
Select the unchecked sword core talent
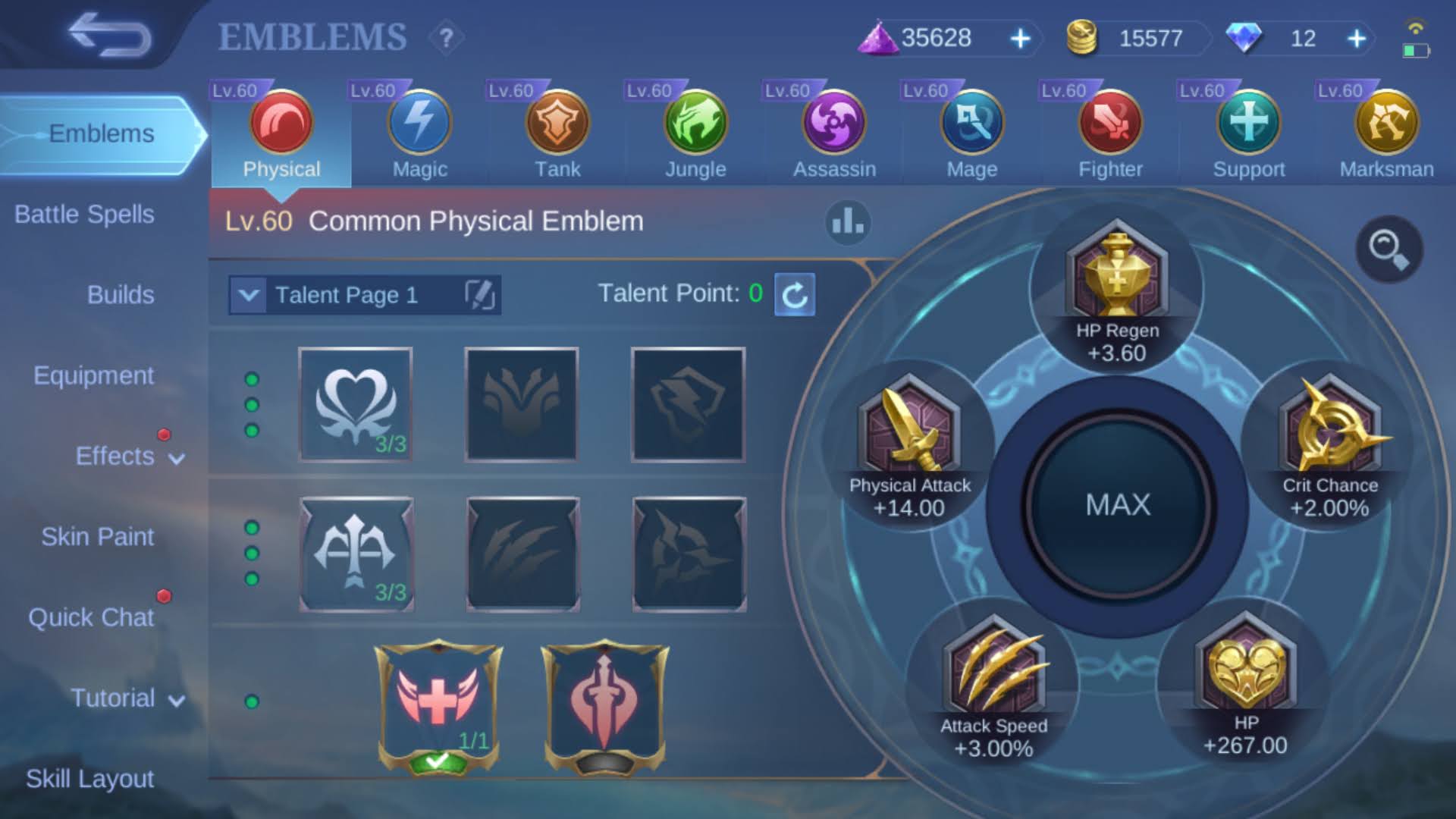(x=603, y=705)
